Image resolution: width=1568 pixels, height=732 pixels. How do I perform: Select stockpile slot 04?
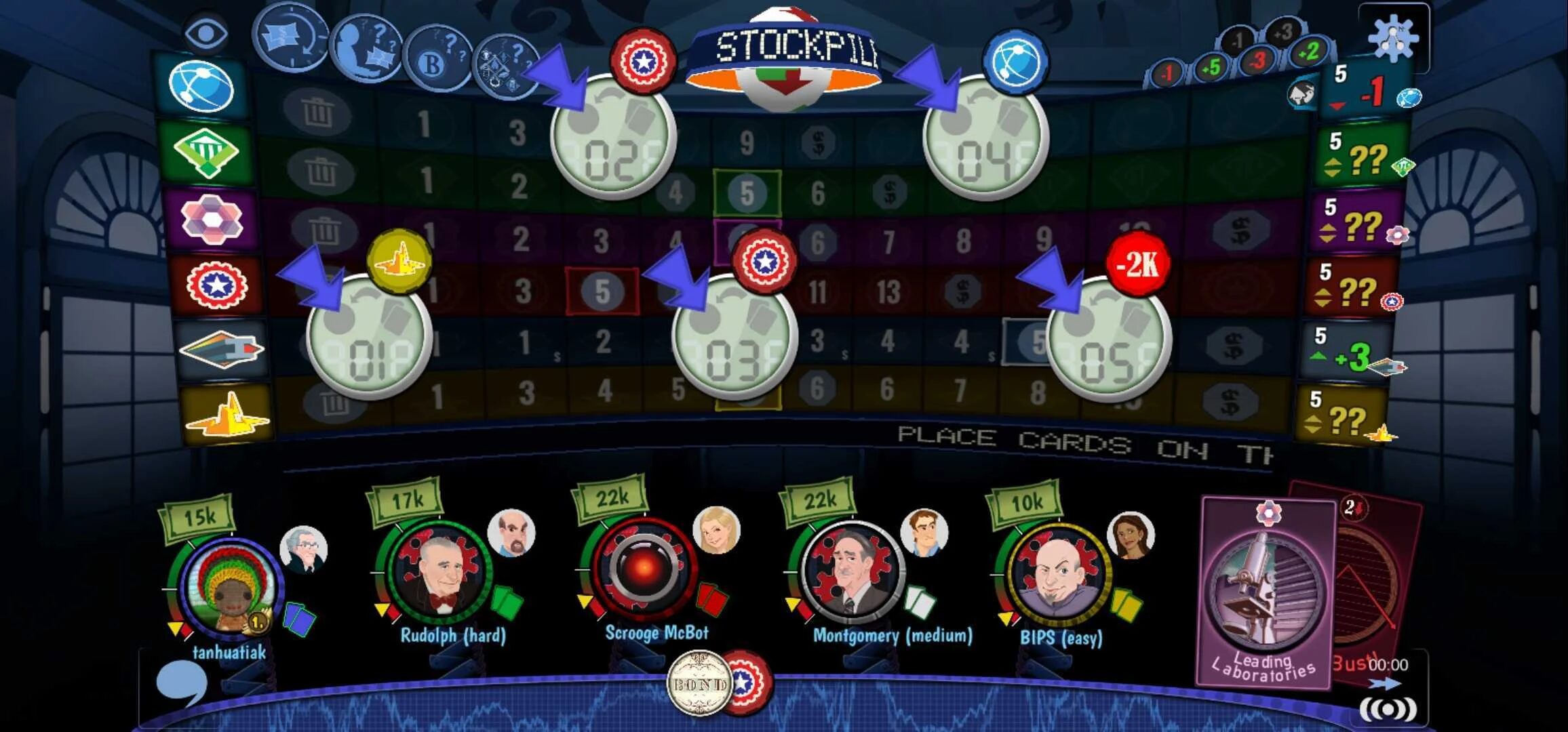985,138
